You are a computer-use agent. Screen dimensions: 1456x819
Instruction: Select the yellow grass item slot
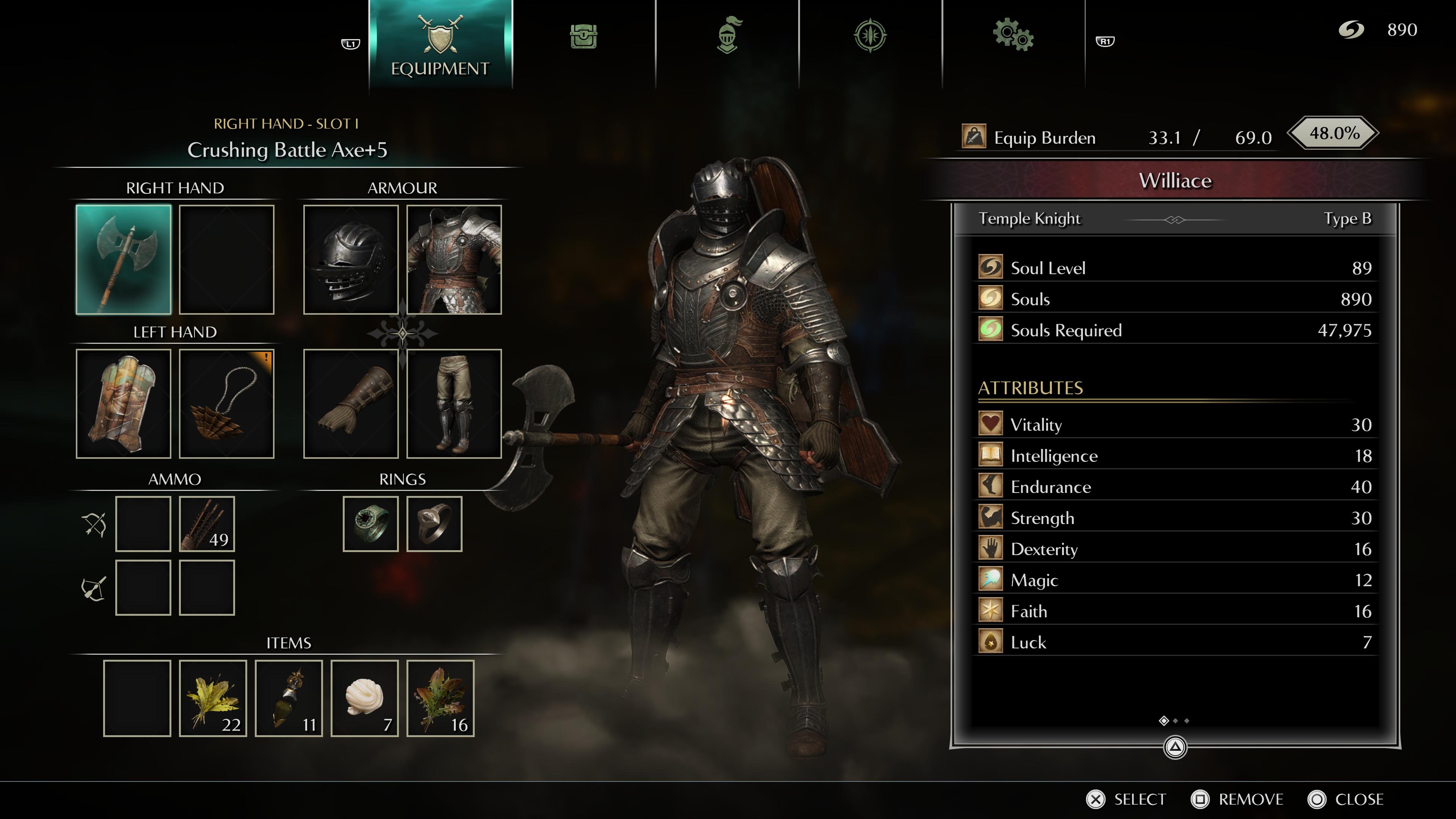[x=213, y=698]
